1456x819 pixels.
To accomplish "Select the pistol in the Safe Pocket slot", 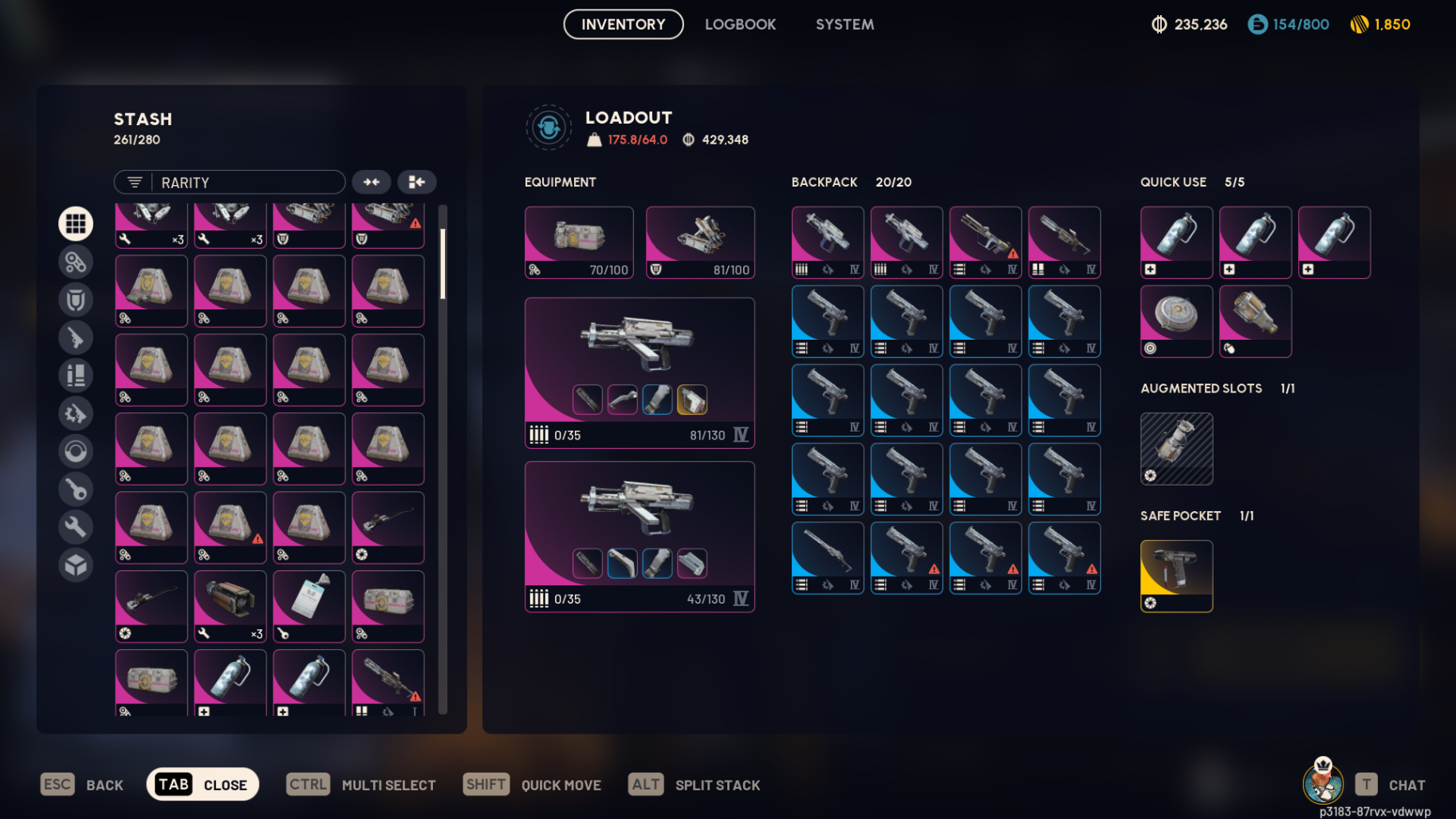I will tap(1176, 576).
